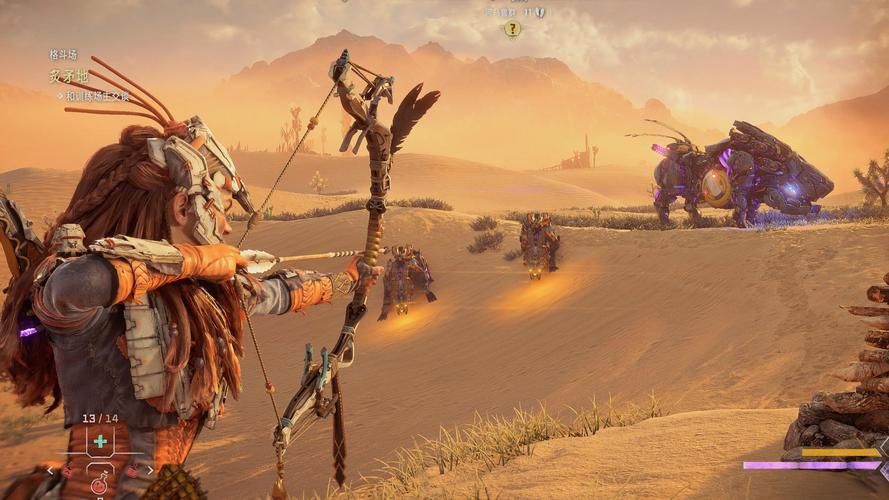Cycle tools with the left arrow
The image size is (889, 500).
pos(52,469)
